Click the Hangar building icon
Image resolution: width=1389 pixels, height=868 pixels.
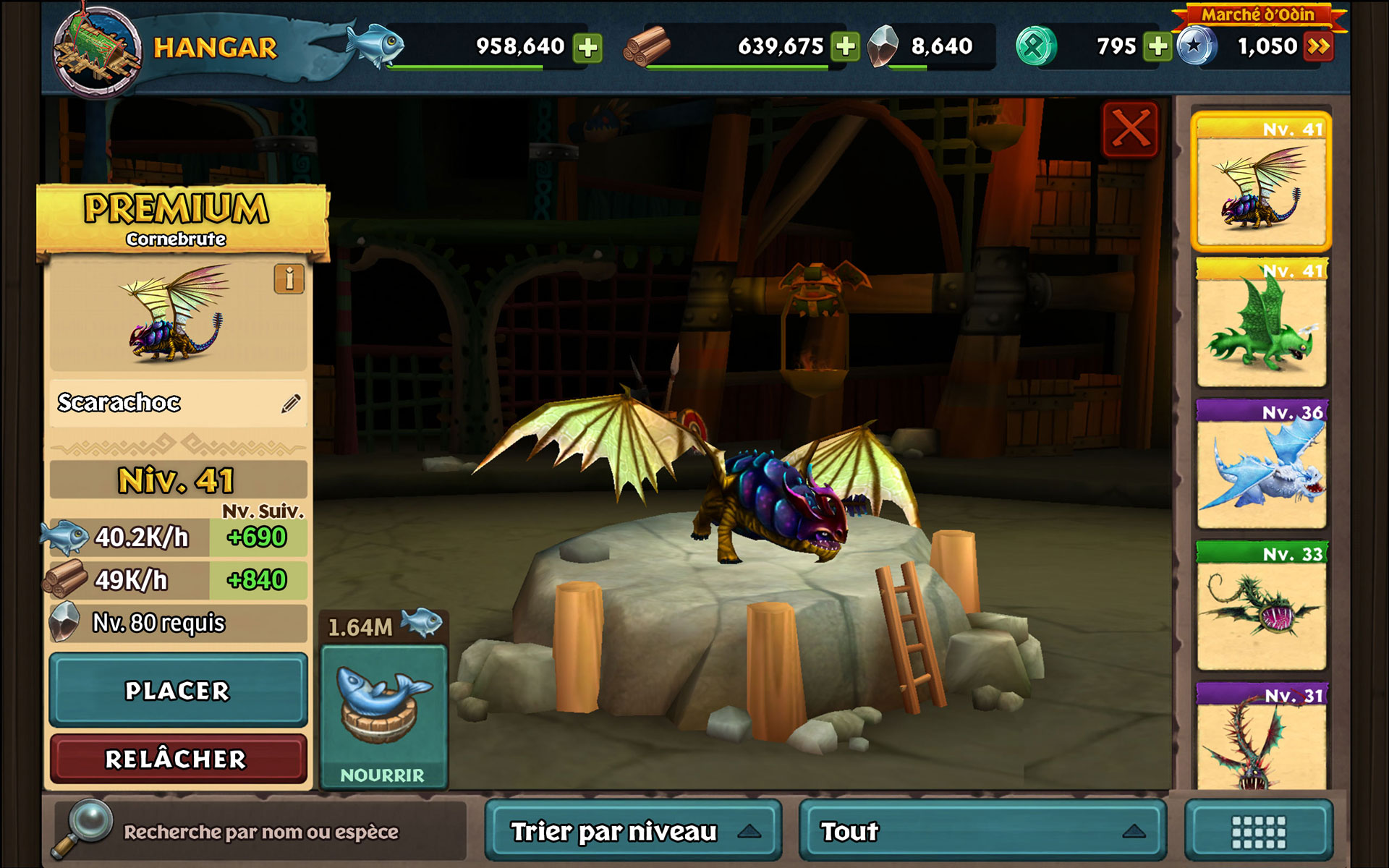point(96,49)
